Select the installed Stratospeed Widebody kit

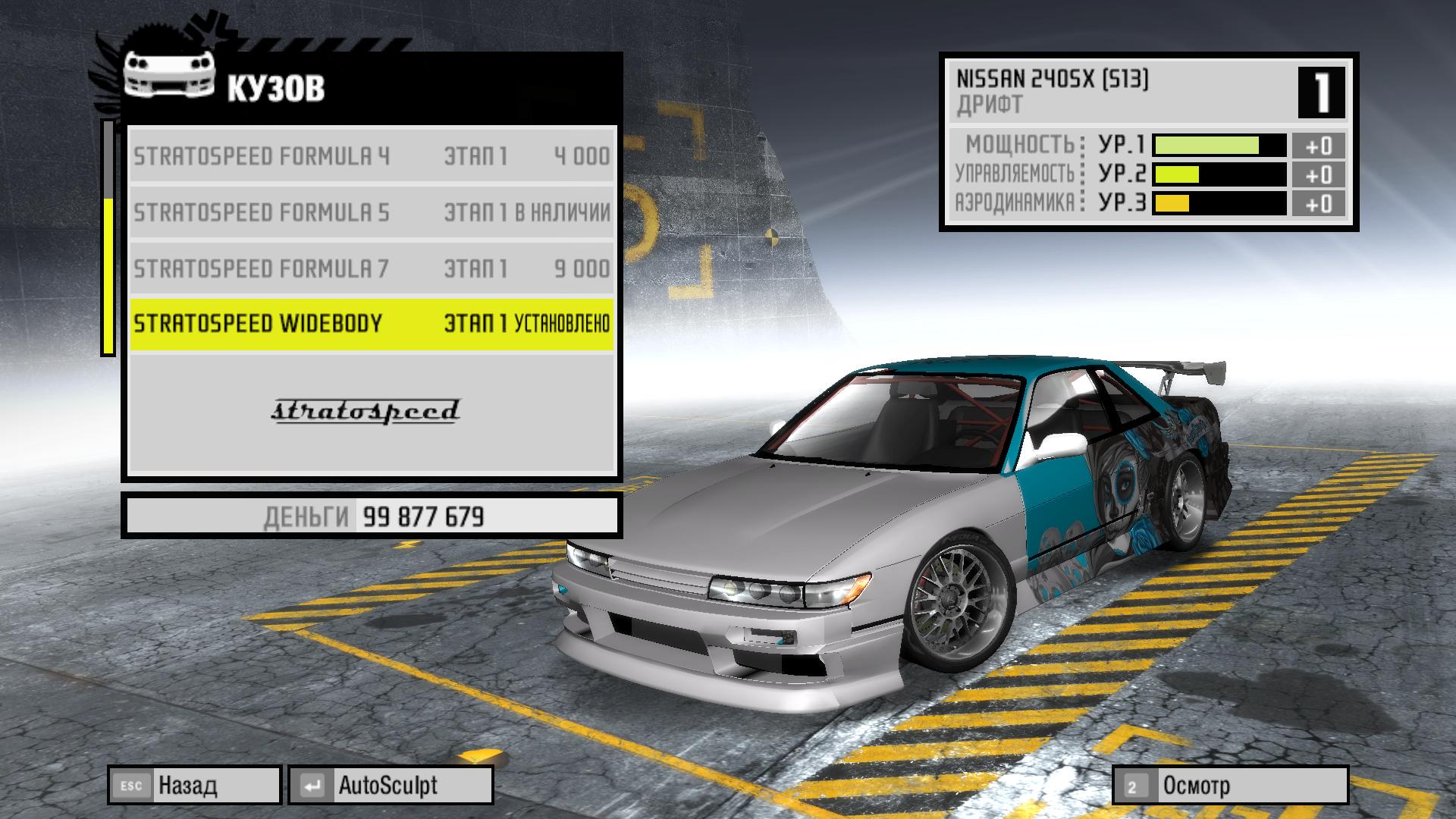point(372,324)
